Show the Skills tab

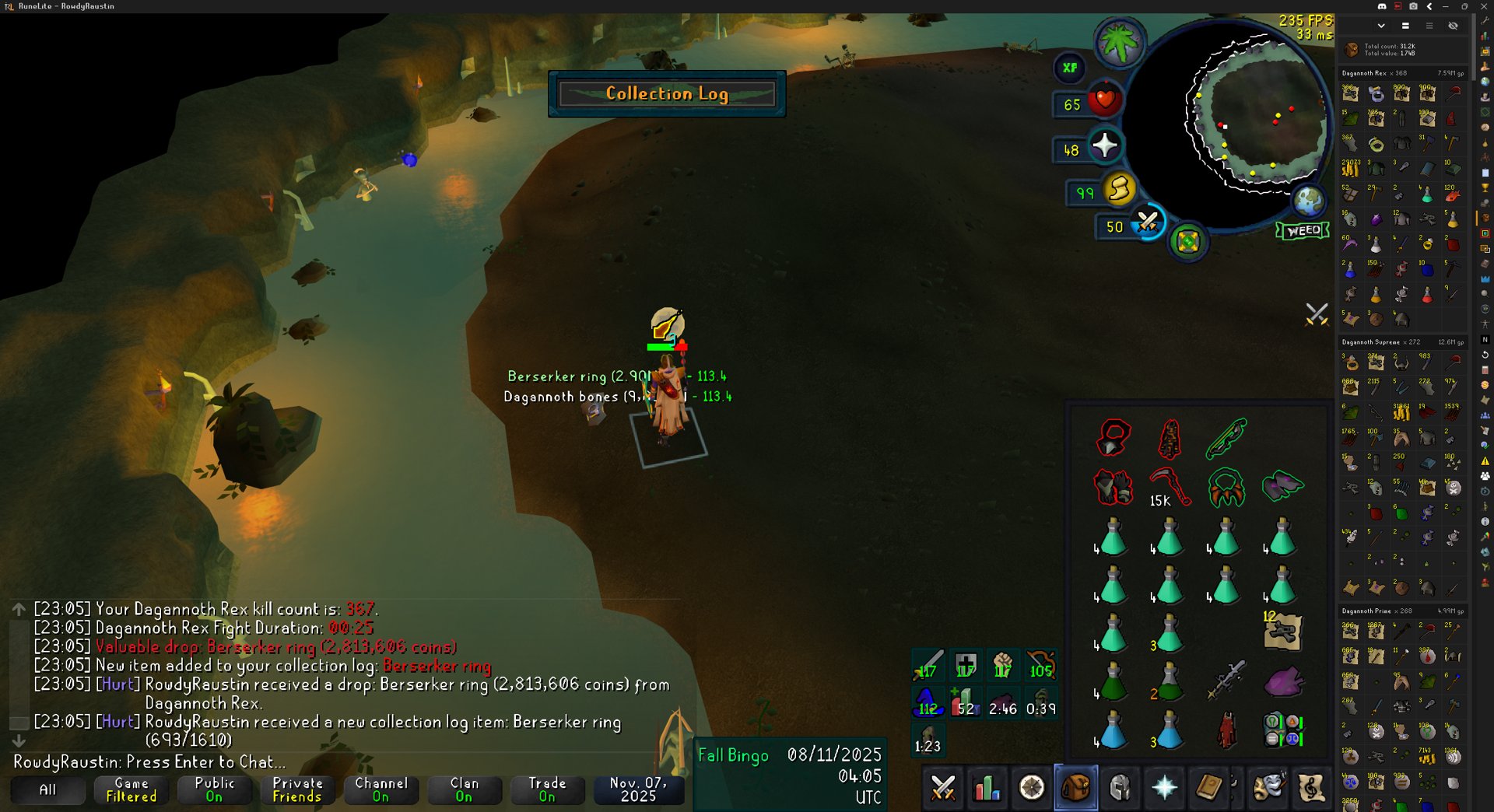coord(987,788)
